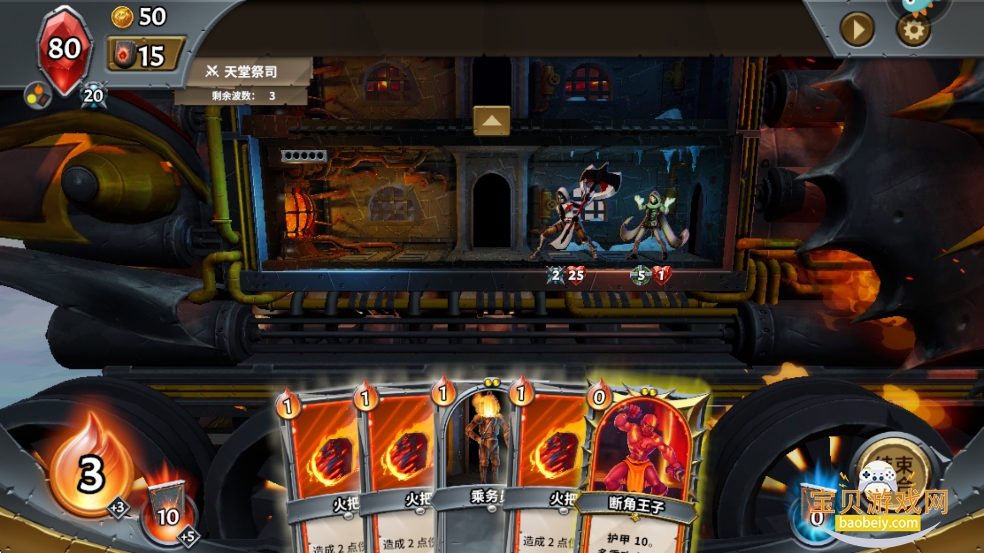Click the three-colored covenant orbs icon

37,96
